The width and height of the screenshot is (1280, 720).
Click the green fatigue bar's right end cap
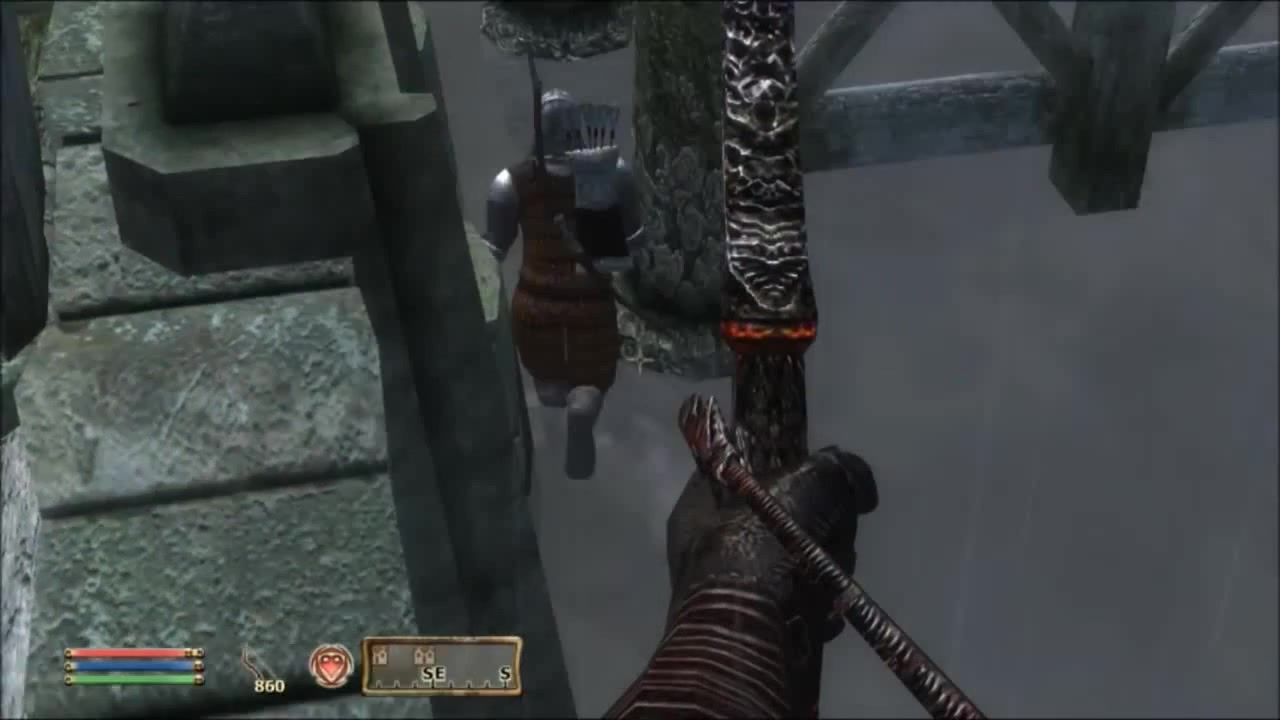(200, 678)
